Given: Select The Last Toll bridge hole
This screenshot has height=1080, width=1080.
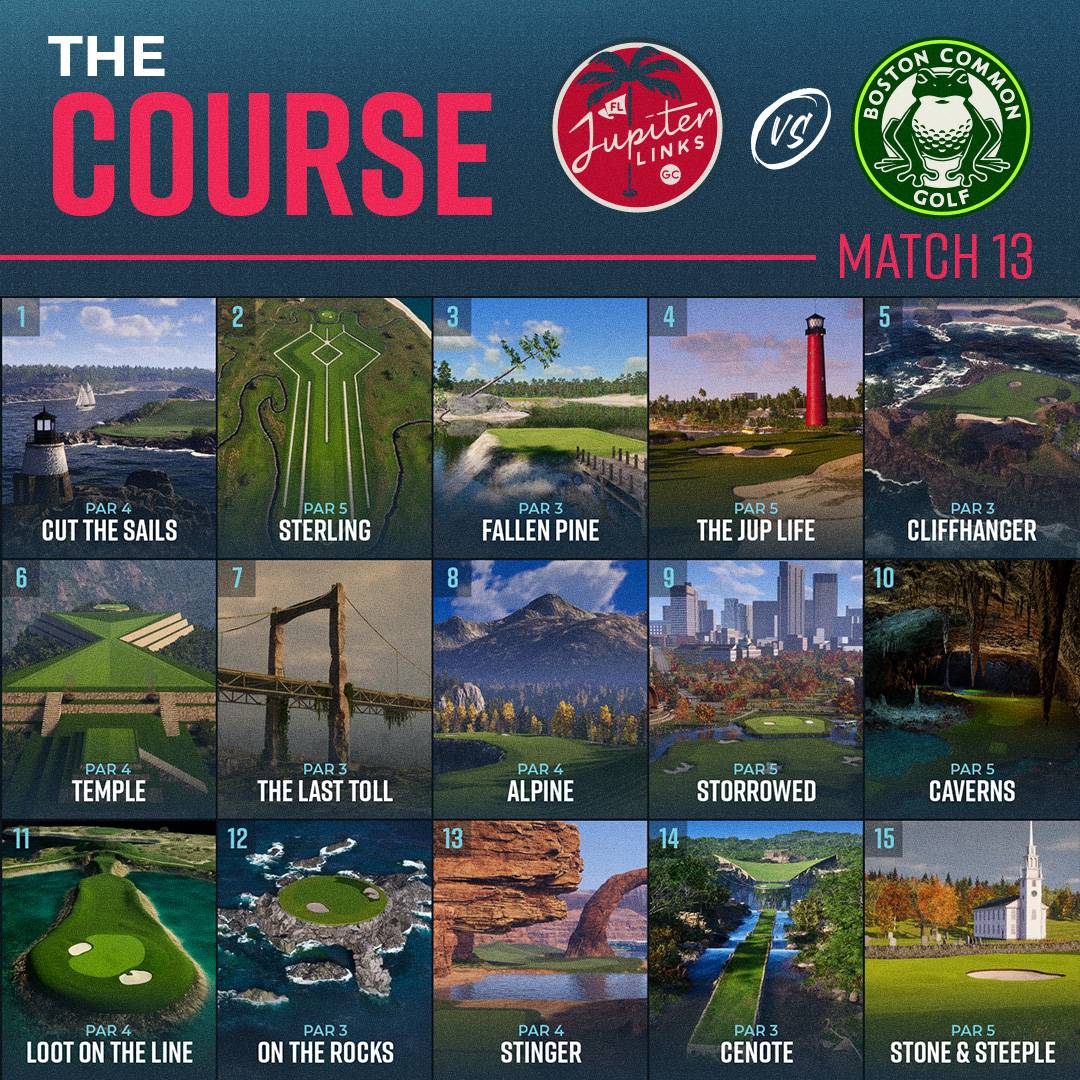Looking at the screenshot, I should (324, 689).
